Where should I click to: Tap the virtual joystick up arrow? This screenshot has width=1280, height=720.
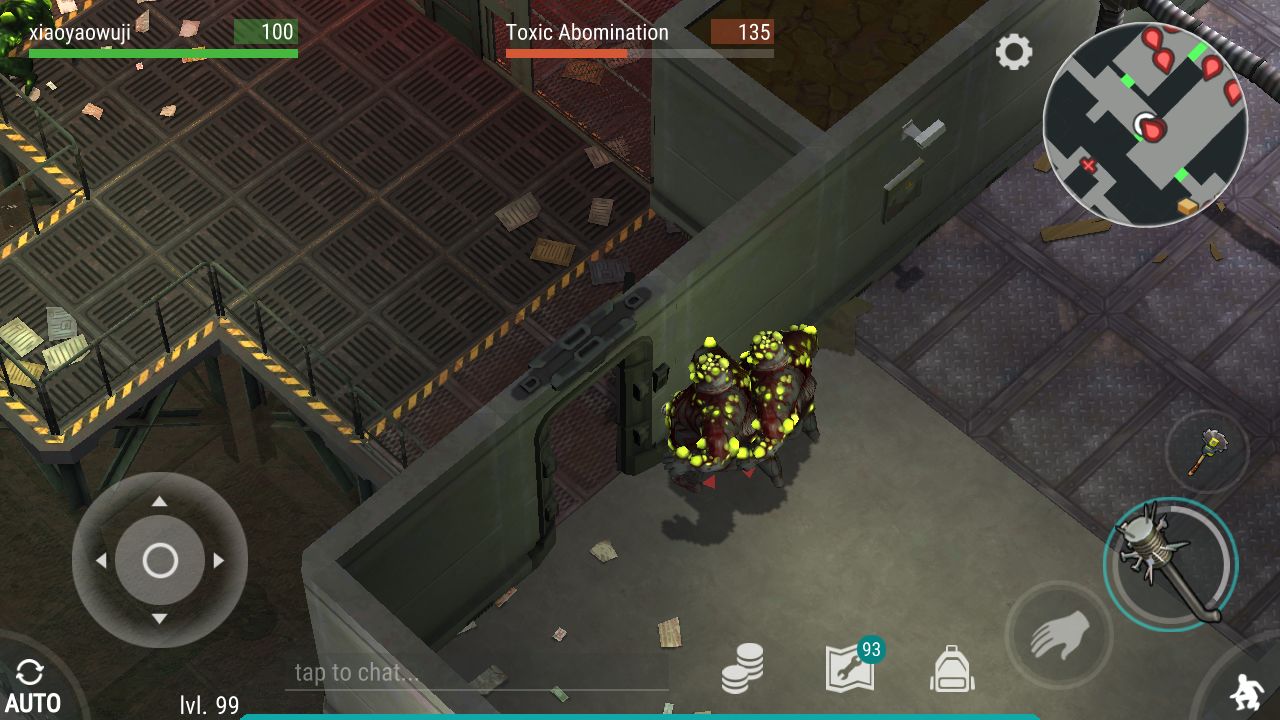pos(160,501)
